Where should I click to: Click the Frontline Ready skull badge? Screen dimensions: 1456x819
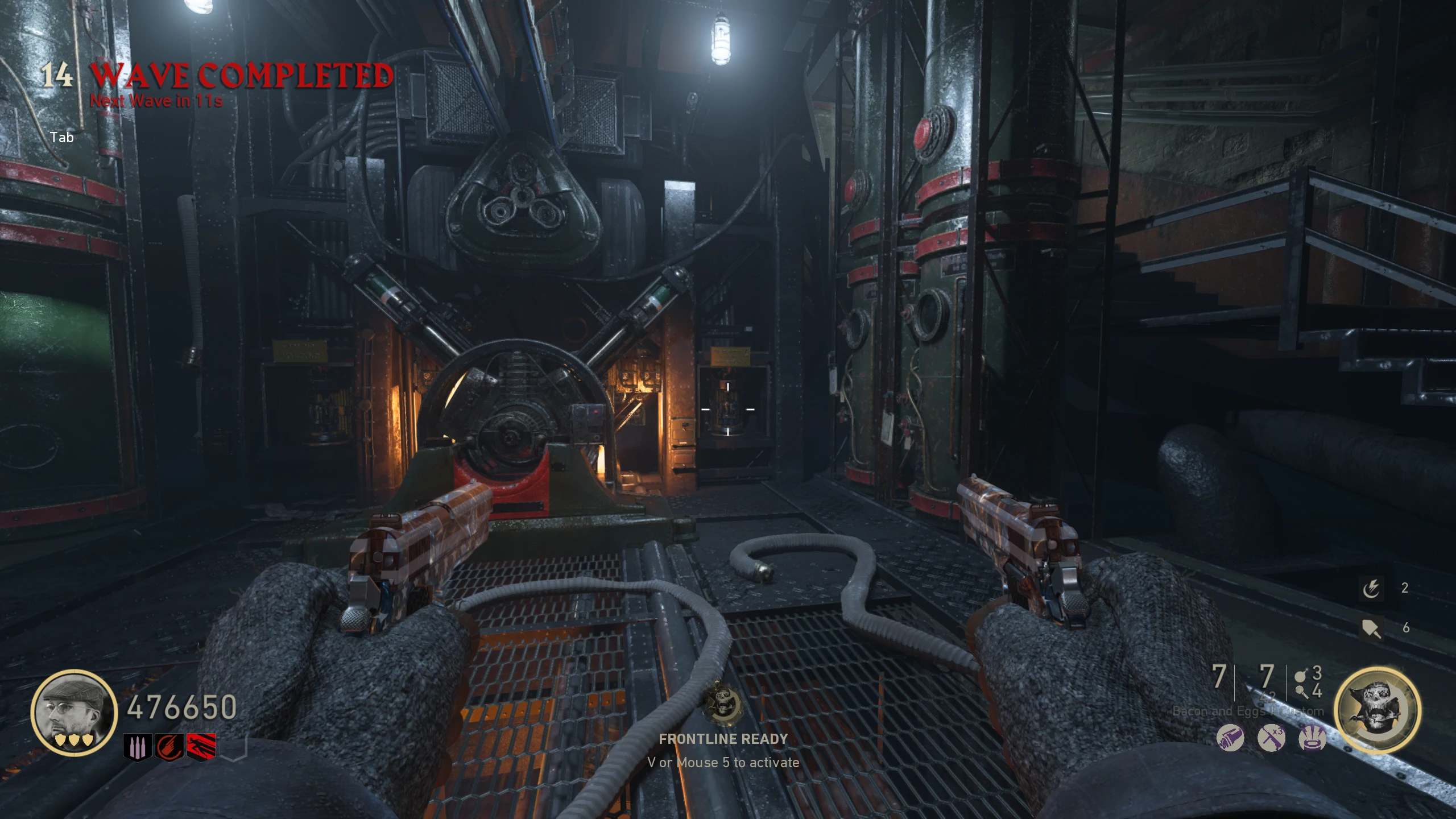pos(723,704)
